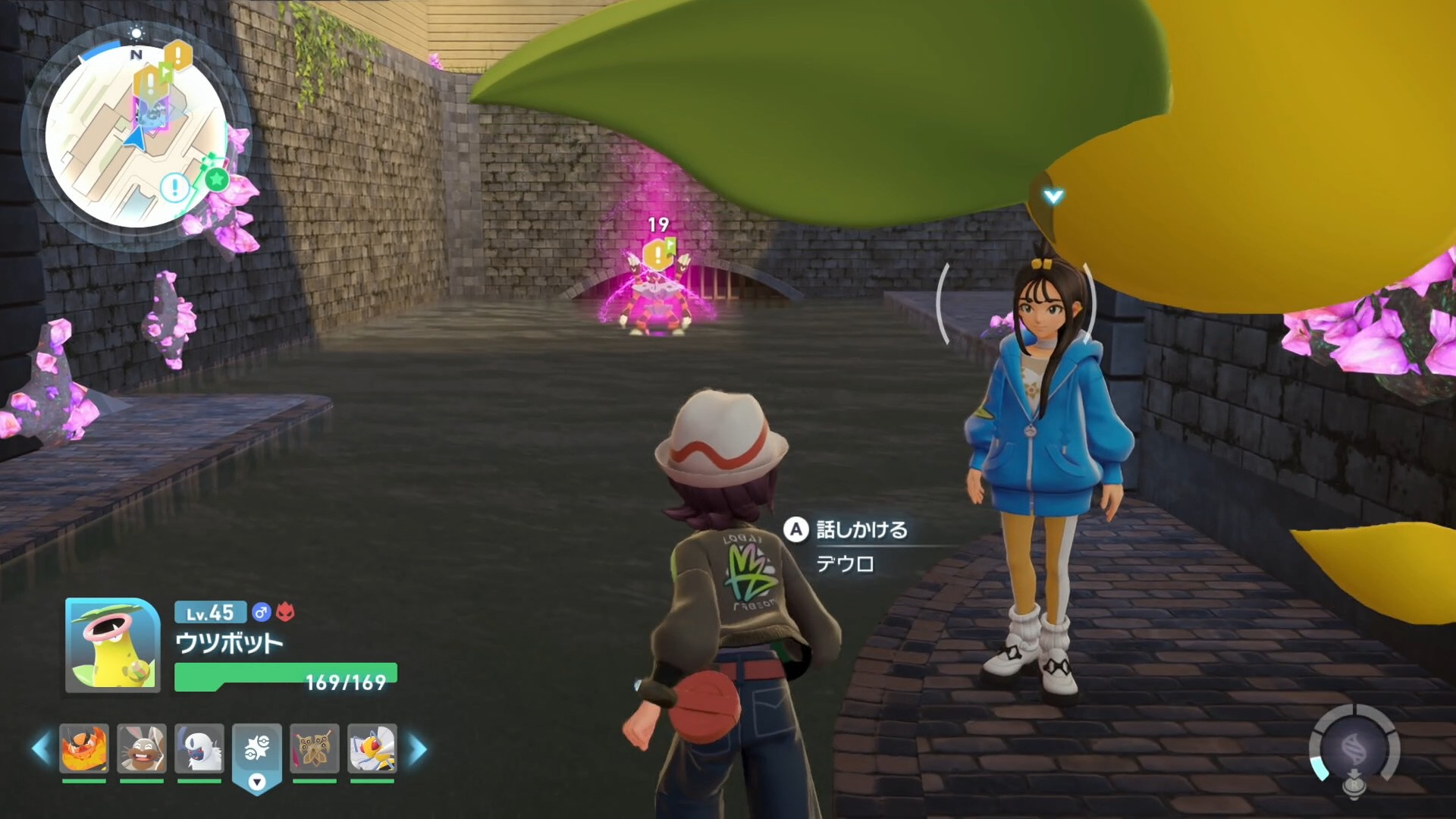Select the Victreebel active Pokémon portrait
This screenshot has width=1456, height=819.
[x=112, y=645]
